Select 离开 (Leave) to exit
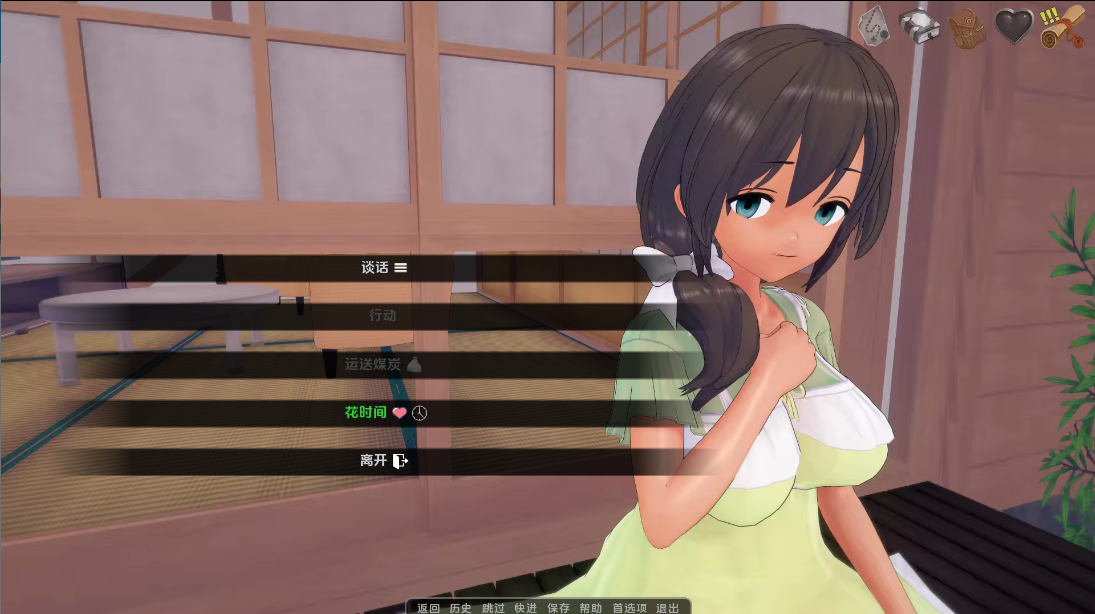Image resolution: width=1095 pixels, height=614 pixels. (383, 461)
